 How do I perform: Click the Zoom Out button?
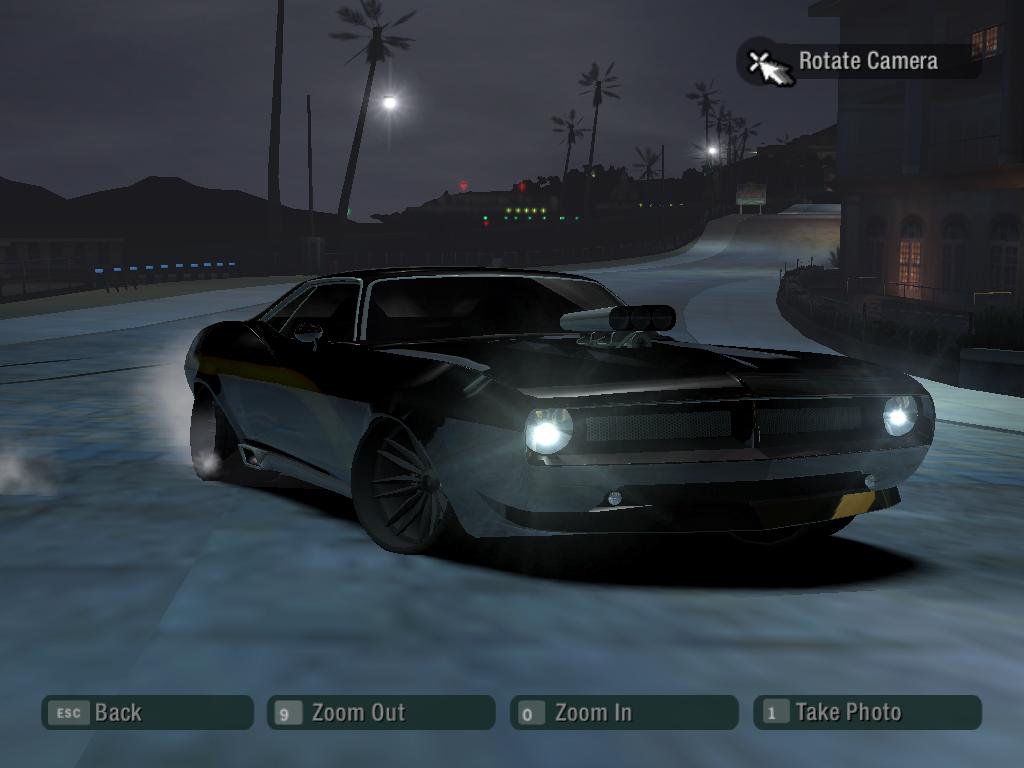380,713
